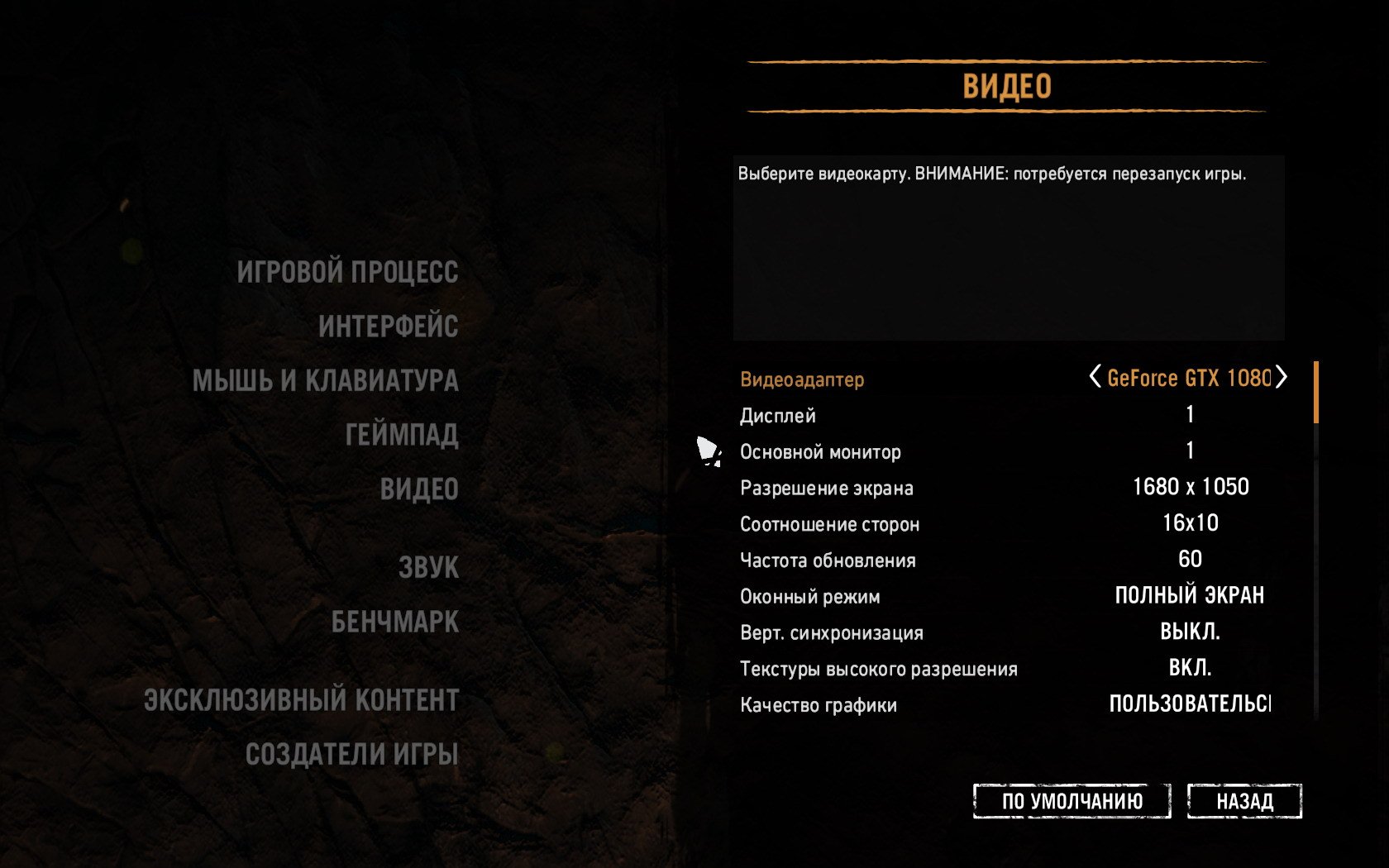The height and width of the screenshot is (868, 1389).
Task: Choose the Видео entry in the left menu
Action: (419, 489)
